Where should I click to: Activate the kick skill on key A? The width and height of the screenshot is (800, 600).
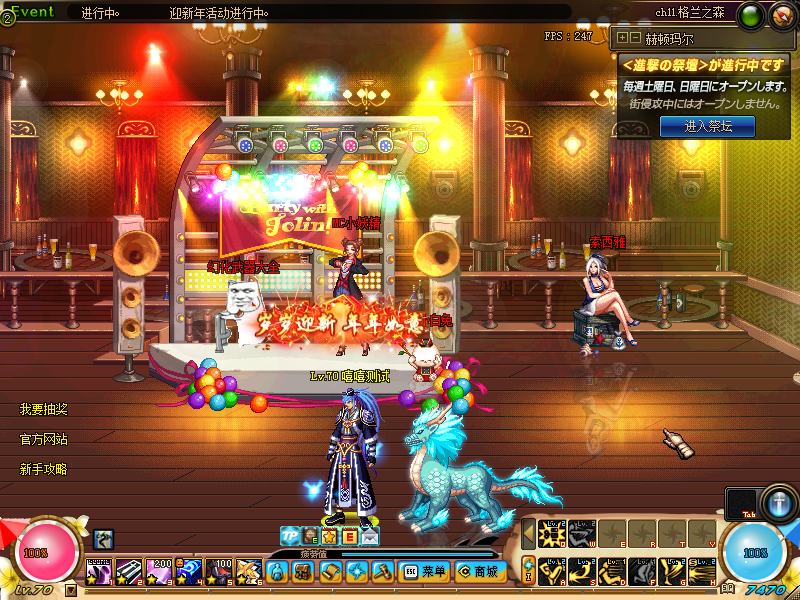pos(552,571)
